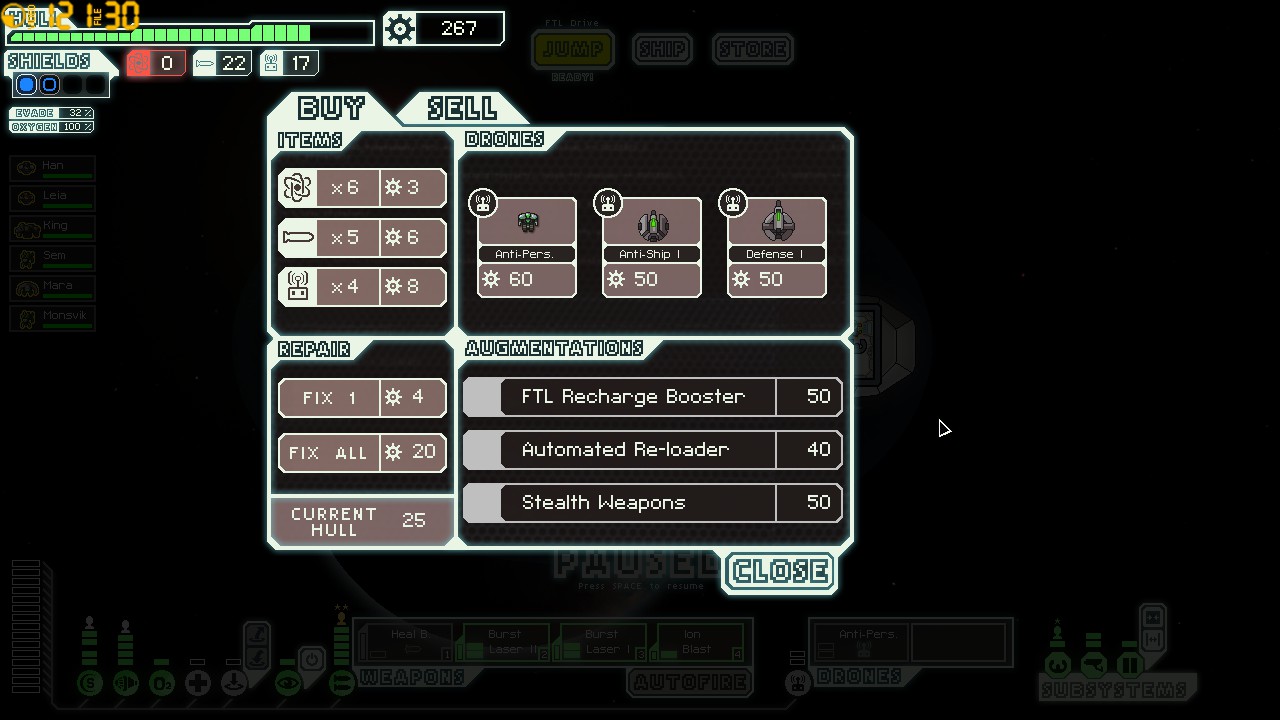Buy the Stealth Weapons augmentation
The image size is (1280, 720).
[653, 503]
